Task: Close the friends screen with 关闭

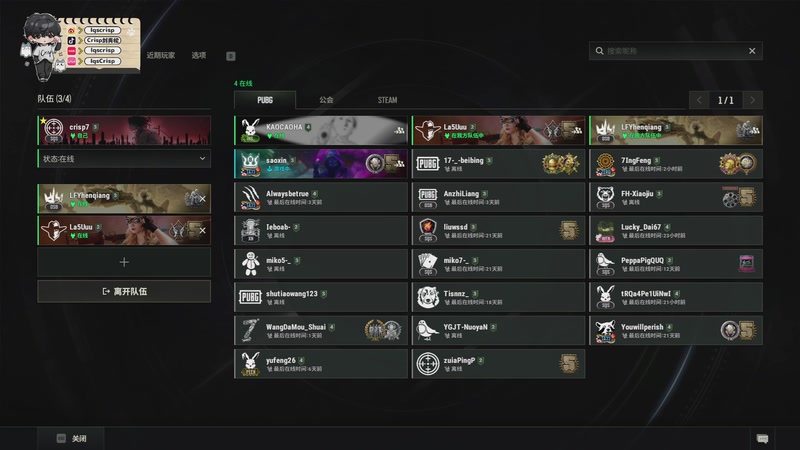Action: (x=72, y=438)
